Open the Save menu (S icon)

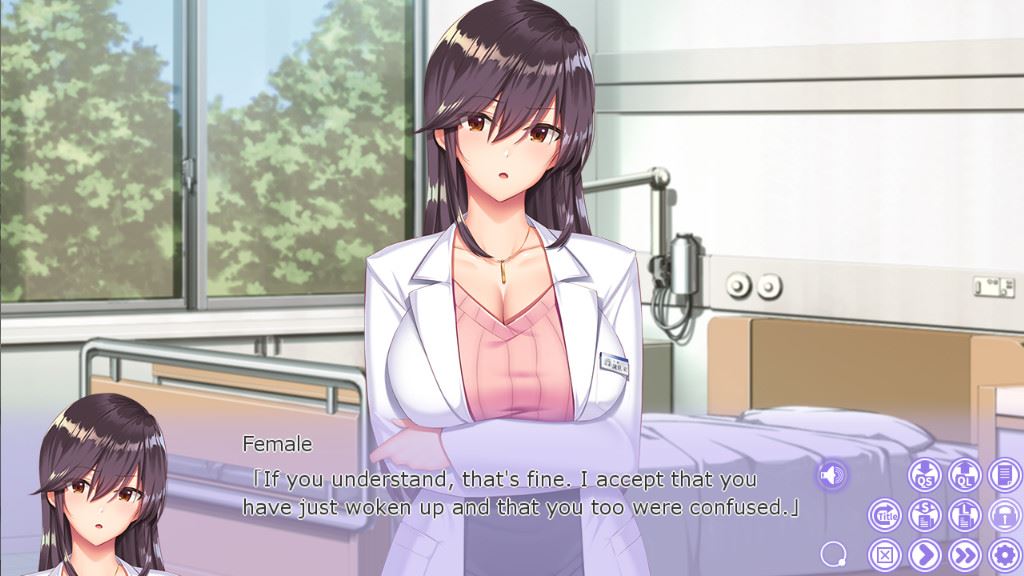pos(925,514)
